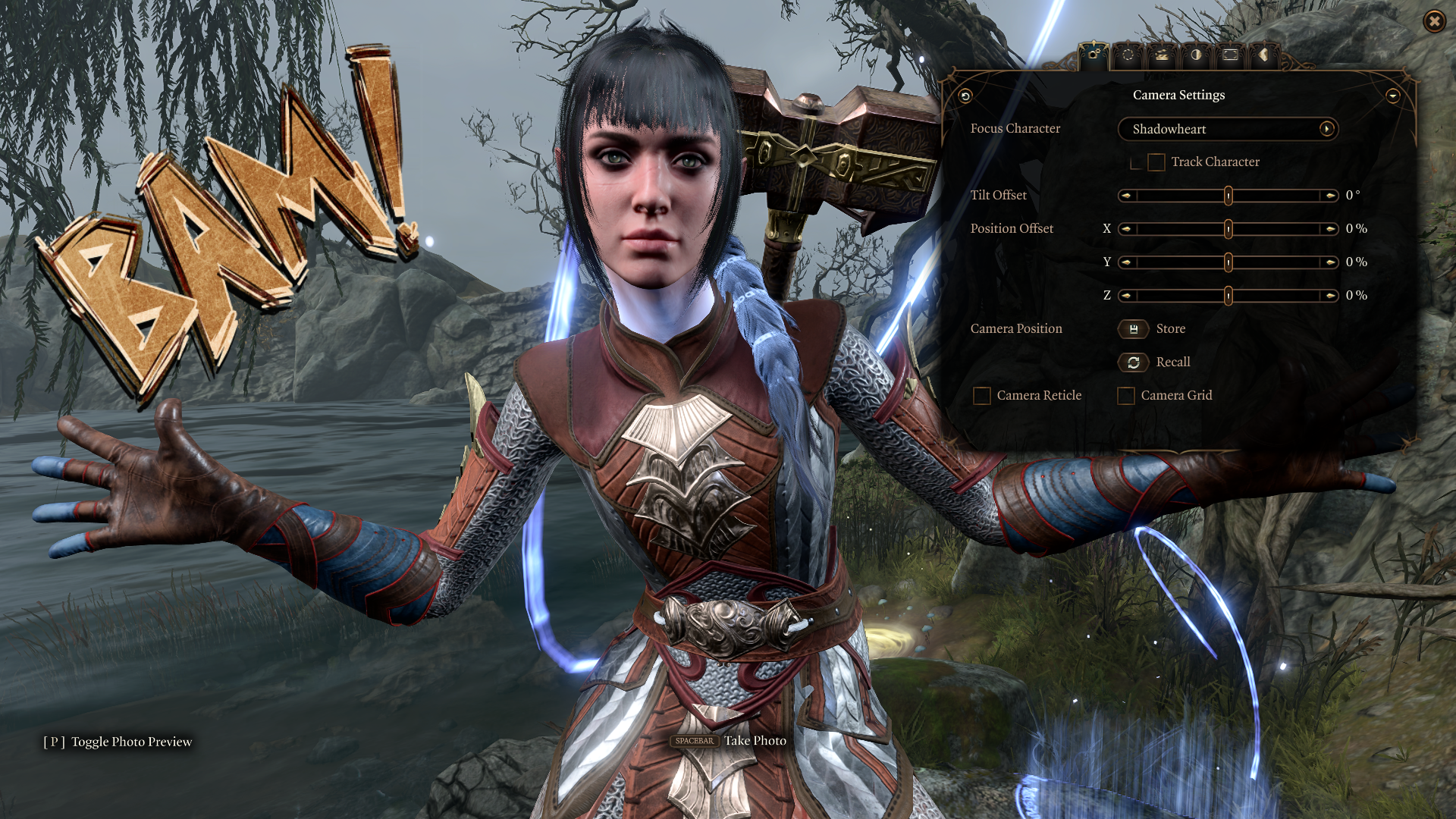Open the last tab with the diamond icon
Viewport: 1456px width, 819px height.
click(x=1263, y=55)
